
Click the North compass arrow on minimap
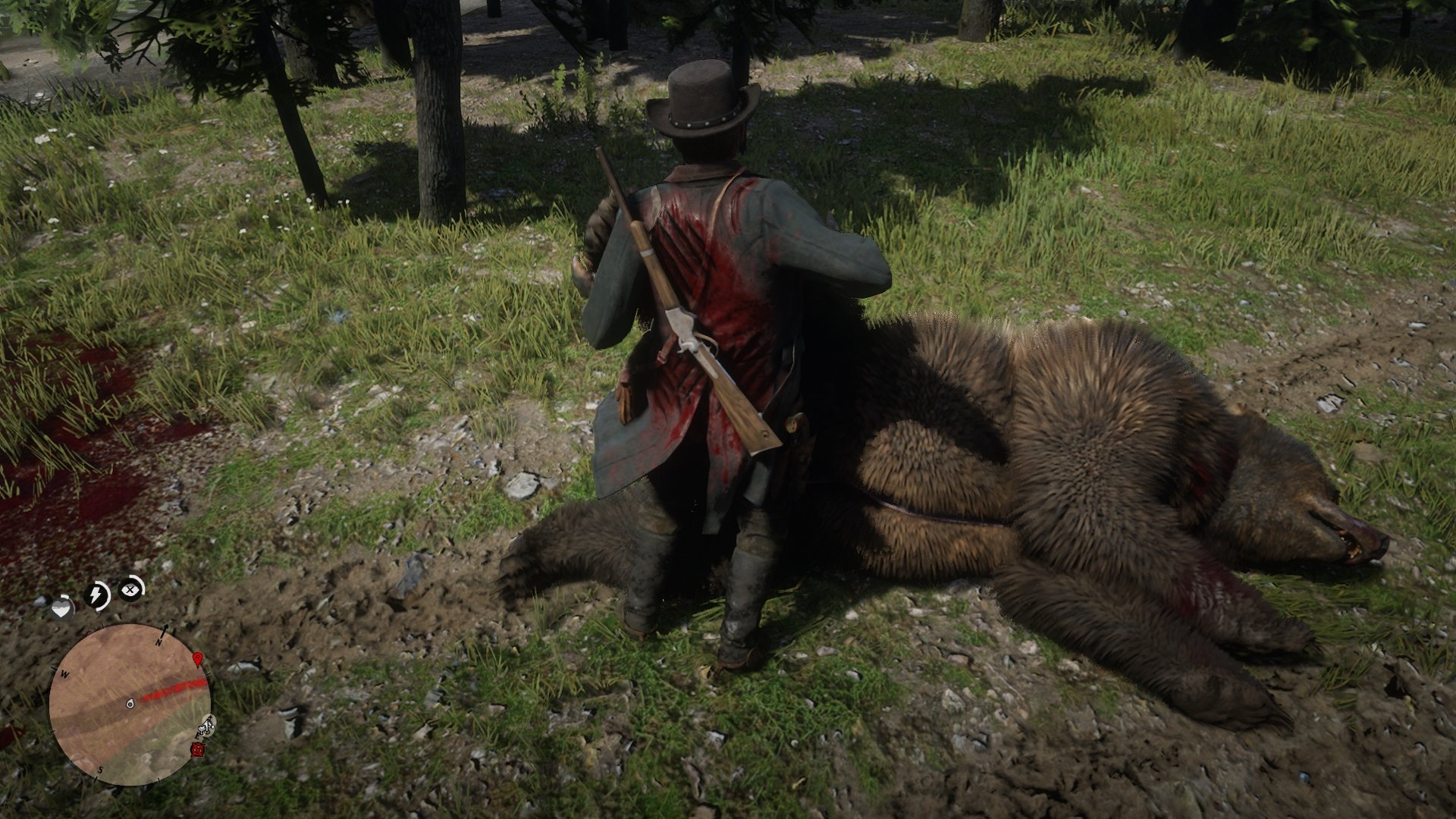pyautogui.click(x=165, y=631)
